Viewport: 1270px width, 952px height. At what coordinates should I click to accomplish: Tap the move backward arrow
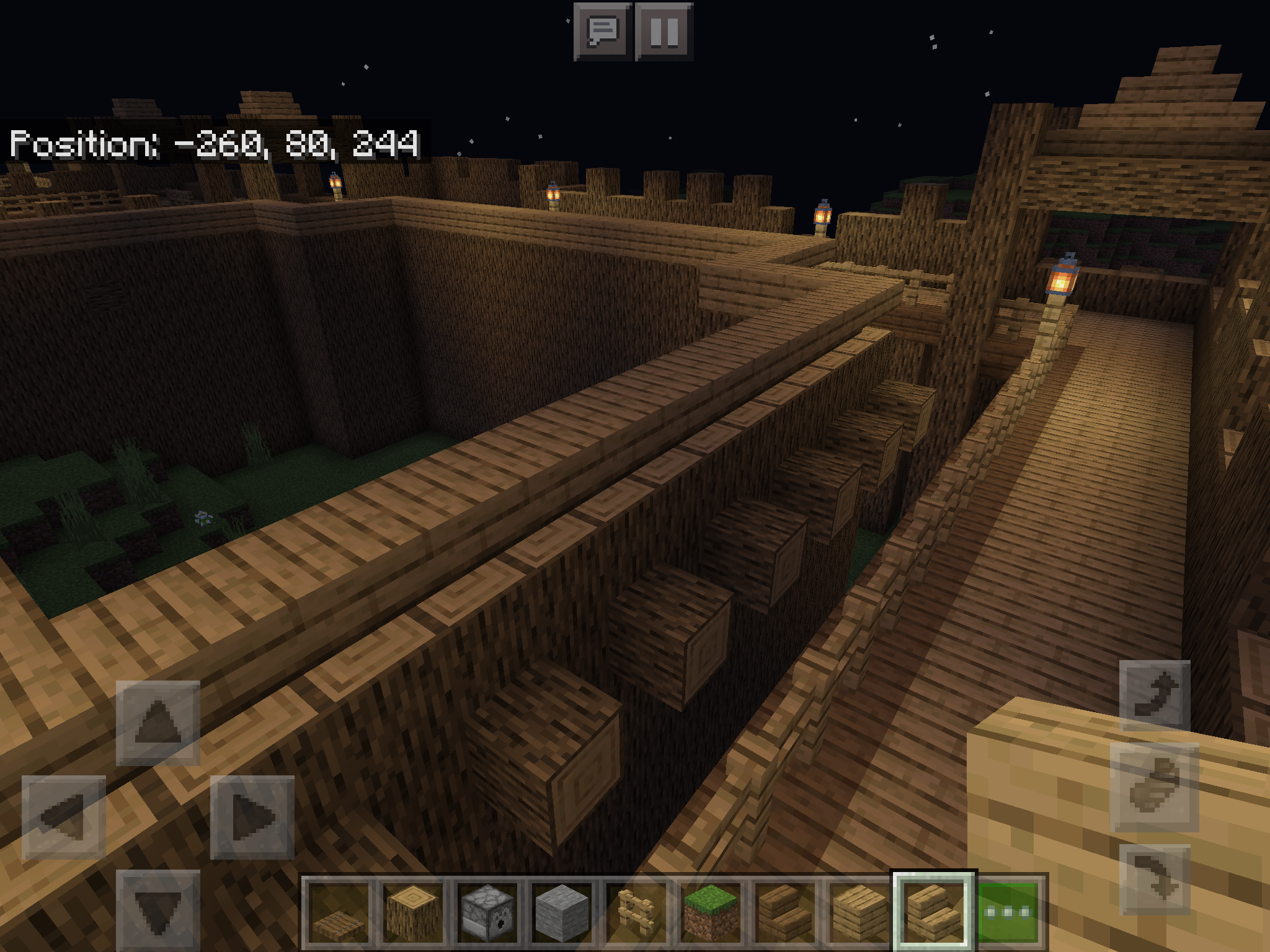pos(158,910)
